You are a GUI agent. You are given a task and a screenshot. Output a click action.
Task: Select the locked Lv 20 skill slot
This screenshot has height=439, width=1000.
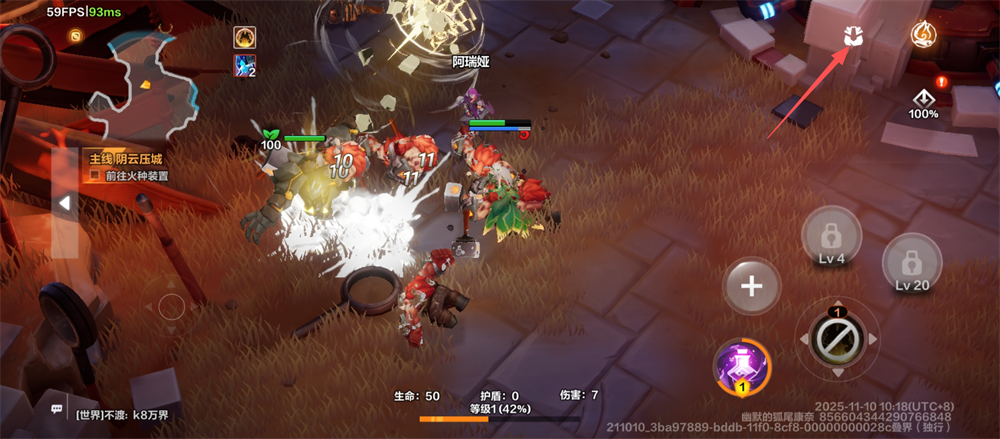click(912, 263)
